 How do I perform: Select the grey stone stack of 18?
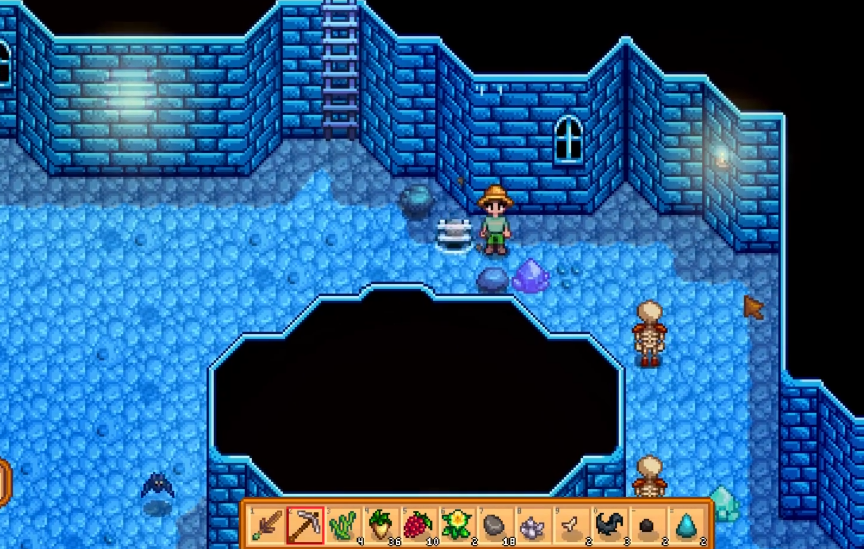tap(494, 524)
